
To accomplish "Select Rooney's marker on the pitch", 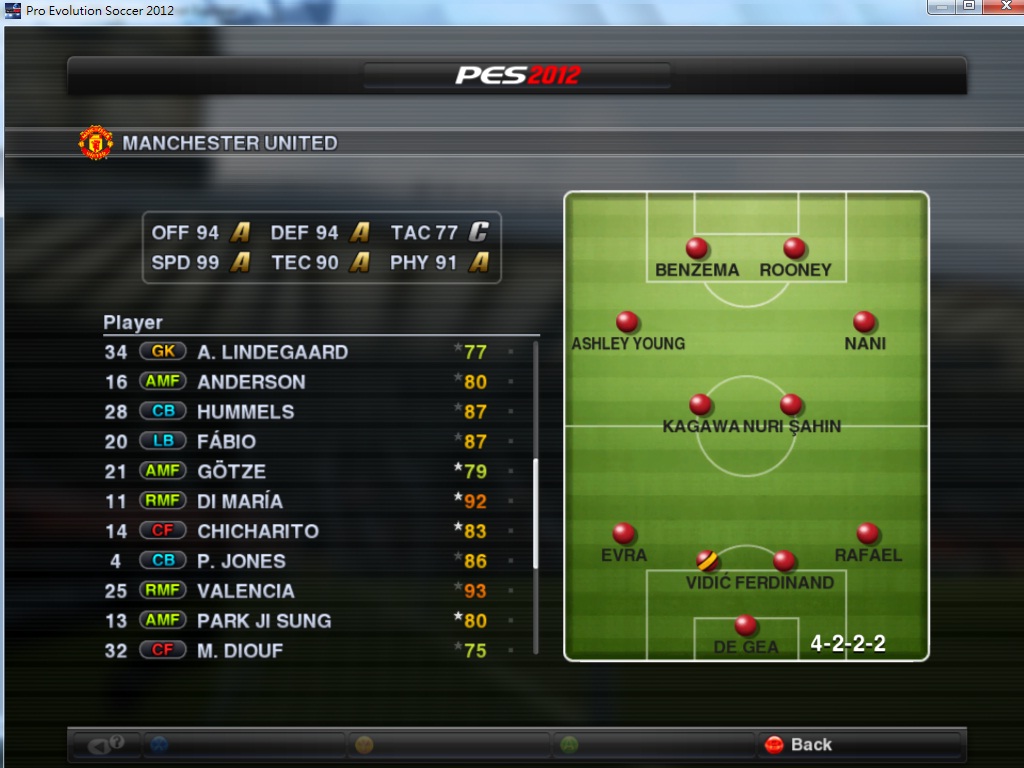I will [795, 248].
